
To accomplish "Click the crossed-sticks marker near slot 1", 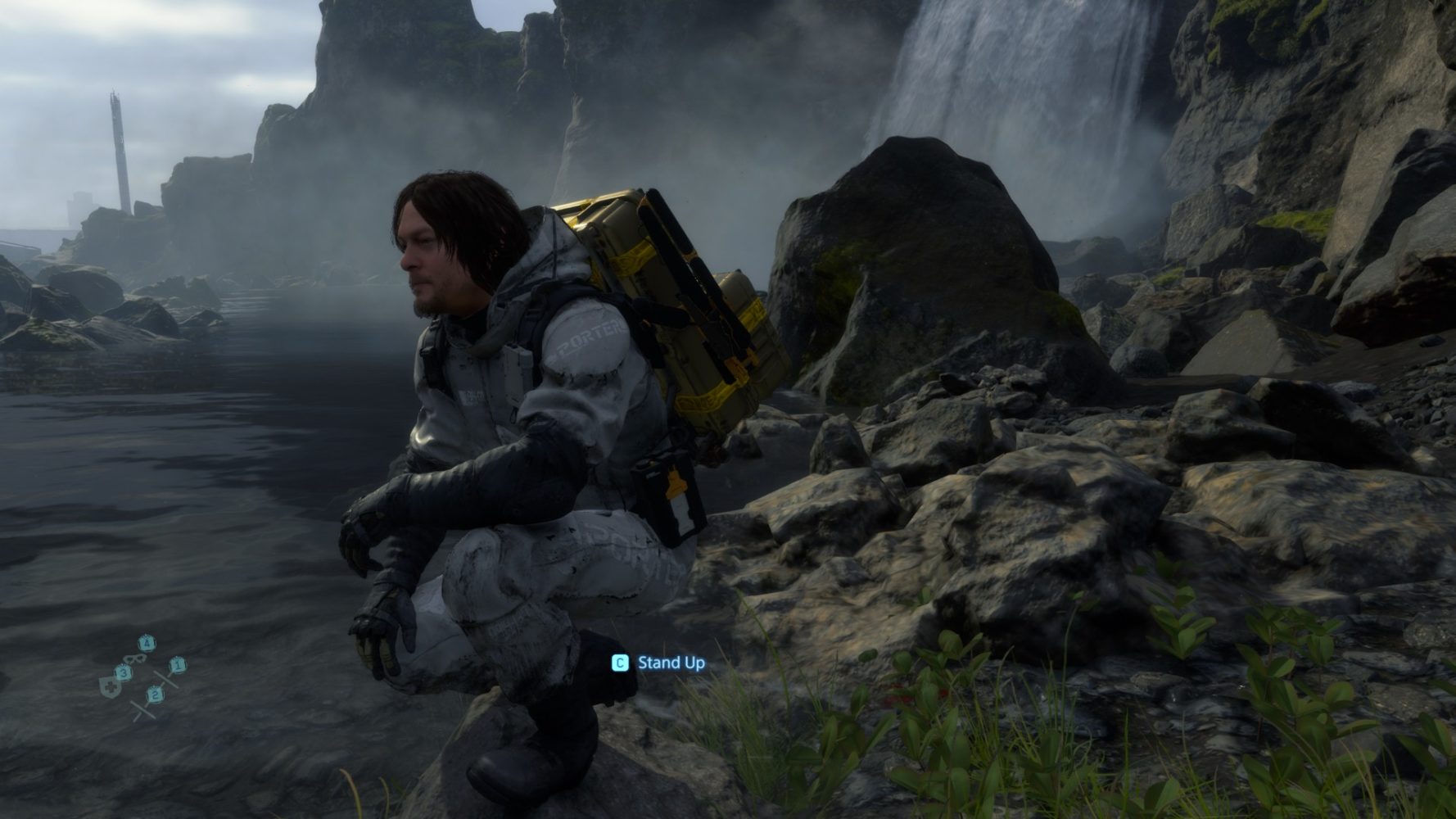I will pos(165,679).
